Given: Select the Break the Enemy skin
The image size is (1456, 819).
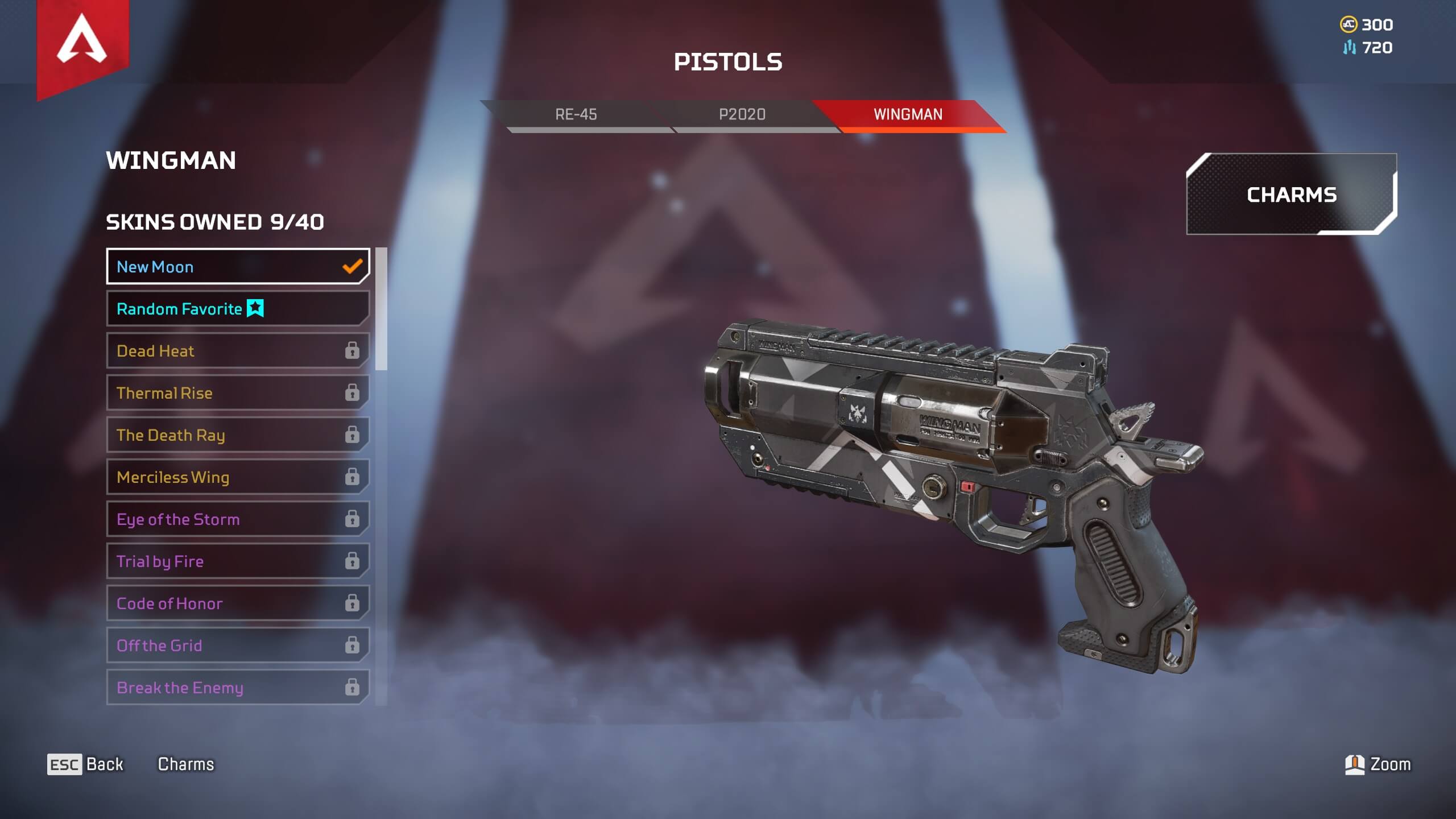Looking at the screenshot, I should pos(238,687).
